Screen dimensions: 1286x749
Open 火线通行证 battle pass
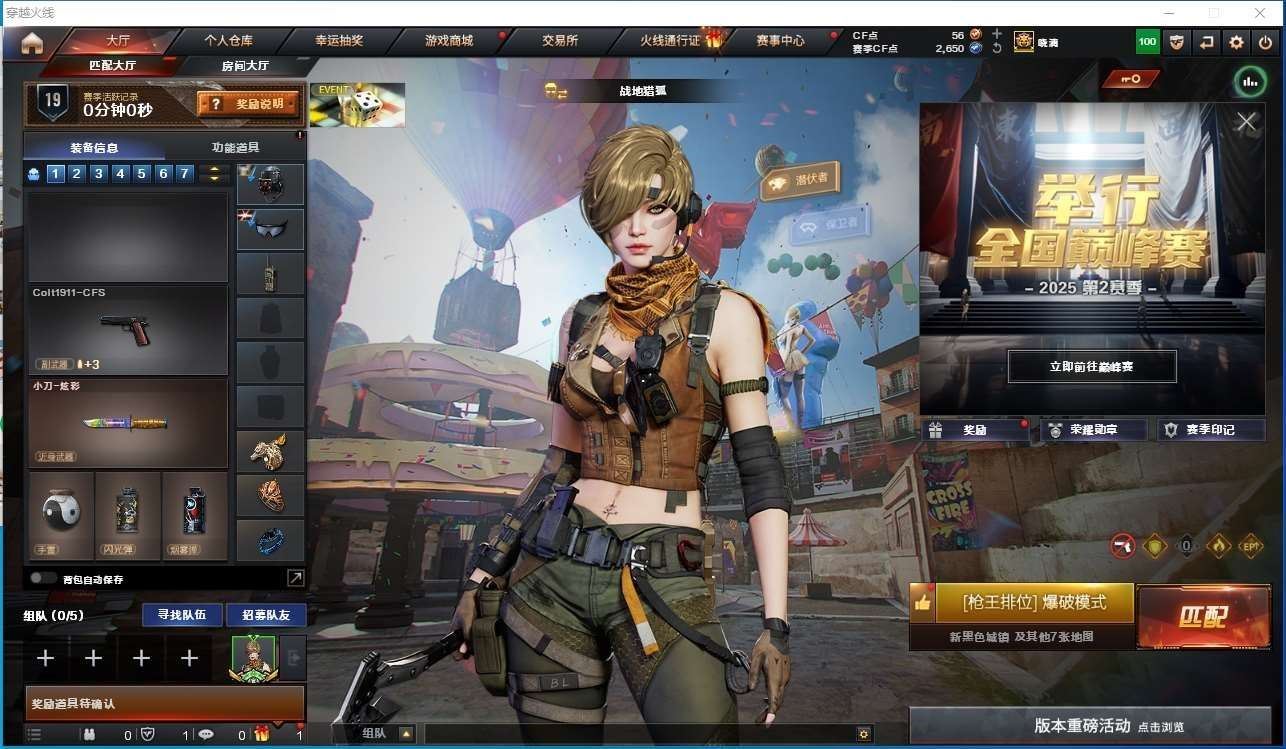point(672,41)
